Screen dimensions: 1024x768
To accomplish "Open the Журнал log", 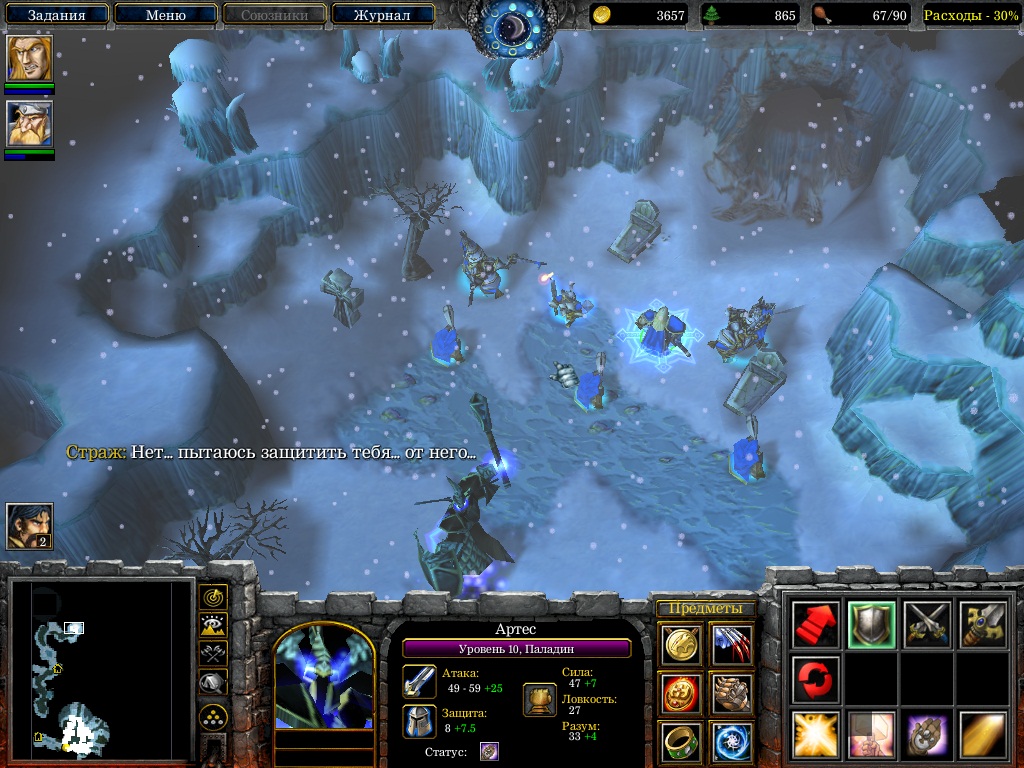I will click(x=383, y=15).
